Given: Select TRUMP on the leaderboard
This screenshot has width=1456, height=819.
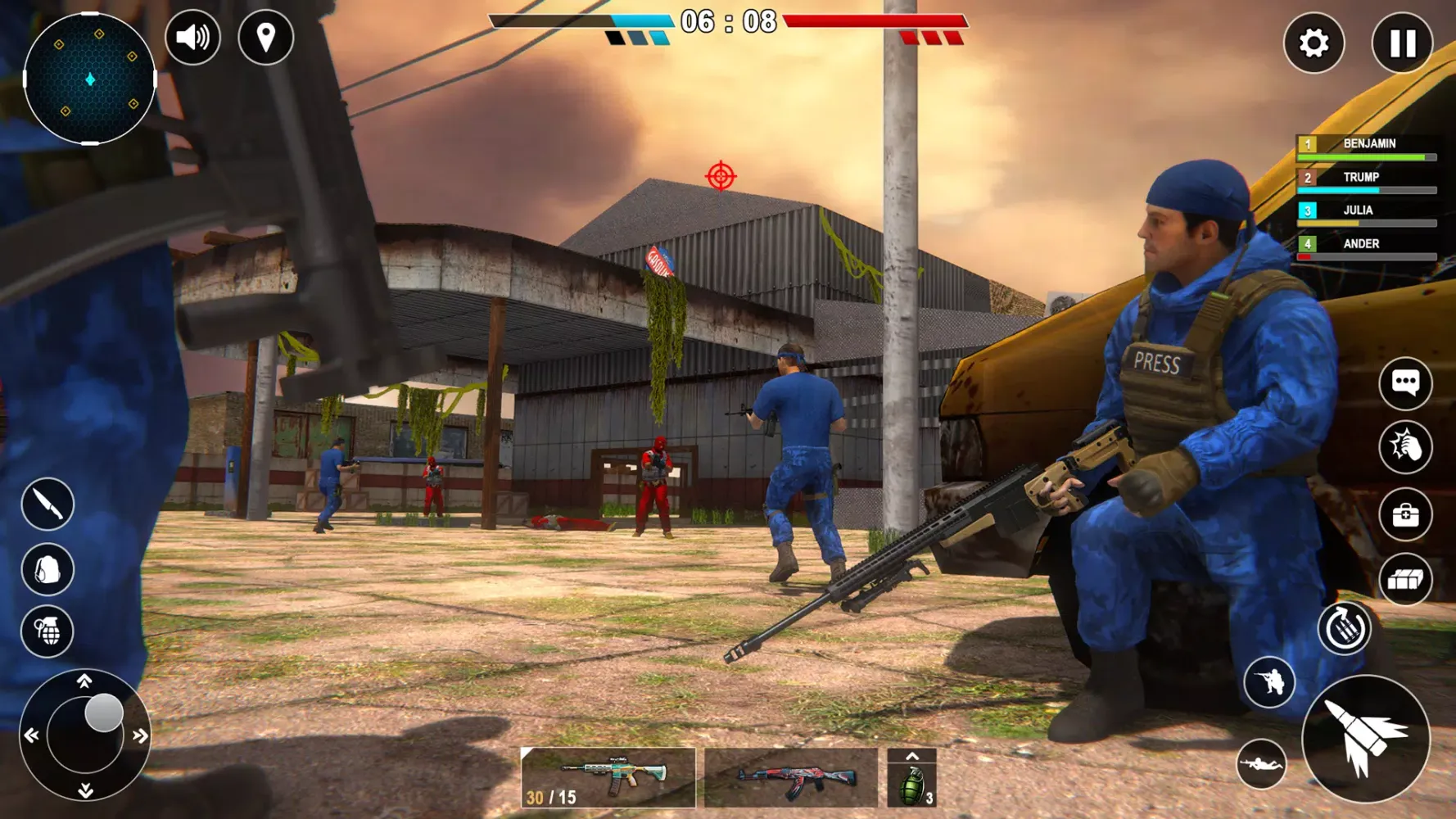Looking at the screenshot, I should [1363, 177].
